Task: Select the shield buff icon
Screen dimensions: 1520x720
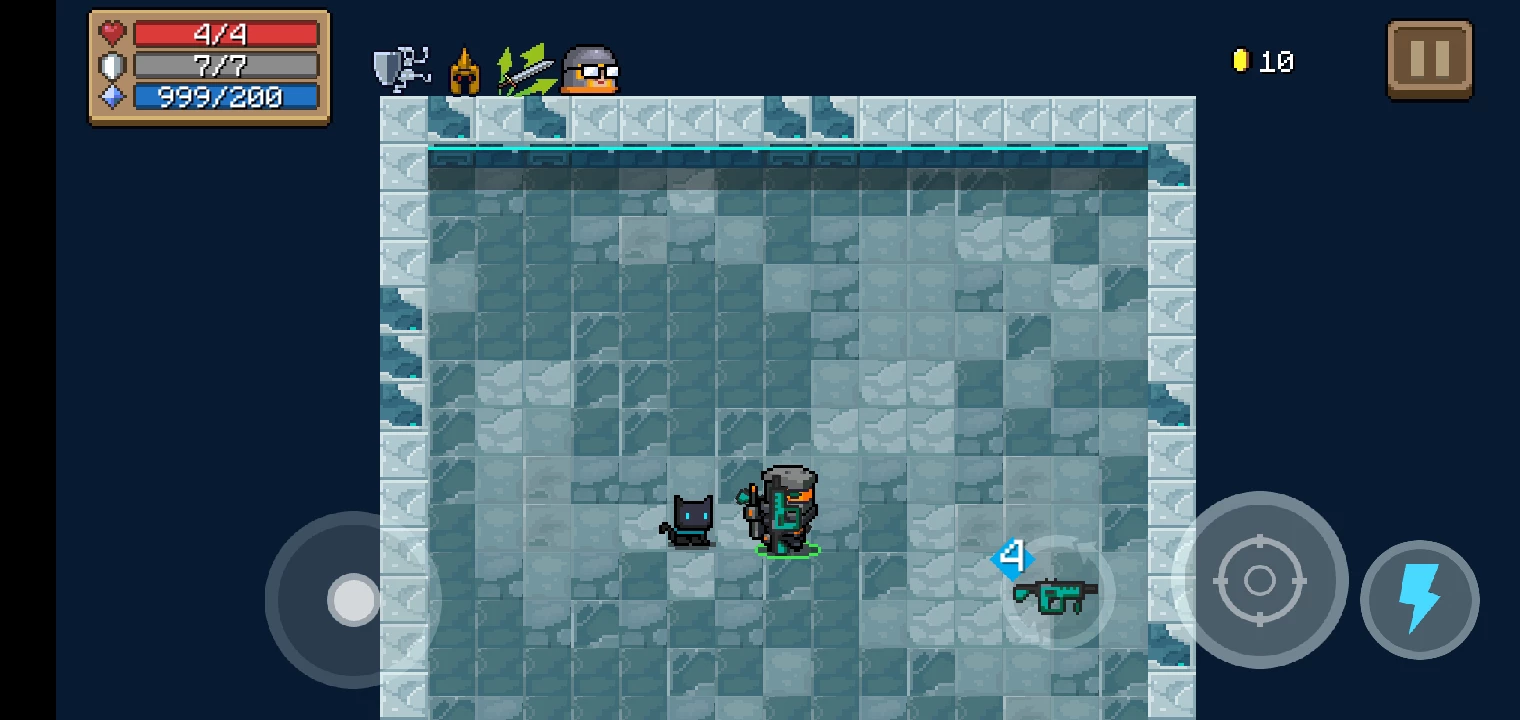Action: point(401,69)
